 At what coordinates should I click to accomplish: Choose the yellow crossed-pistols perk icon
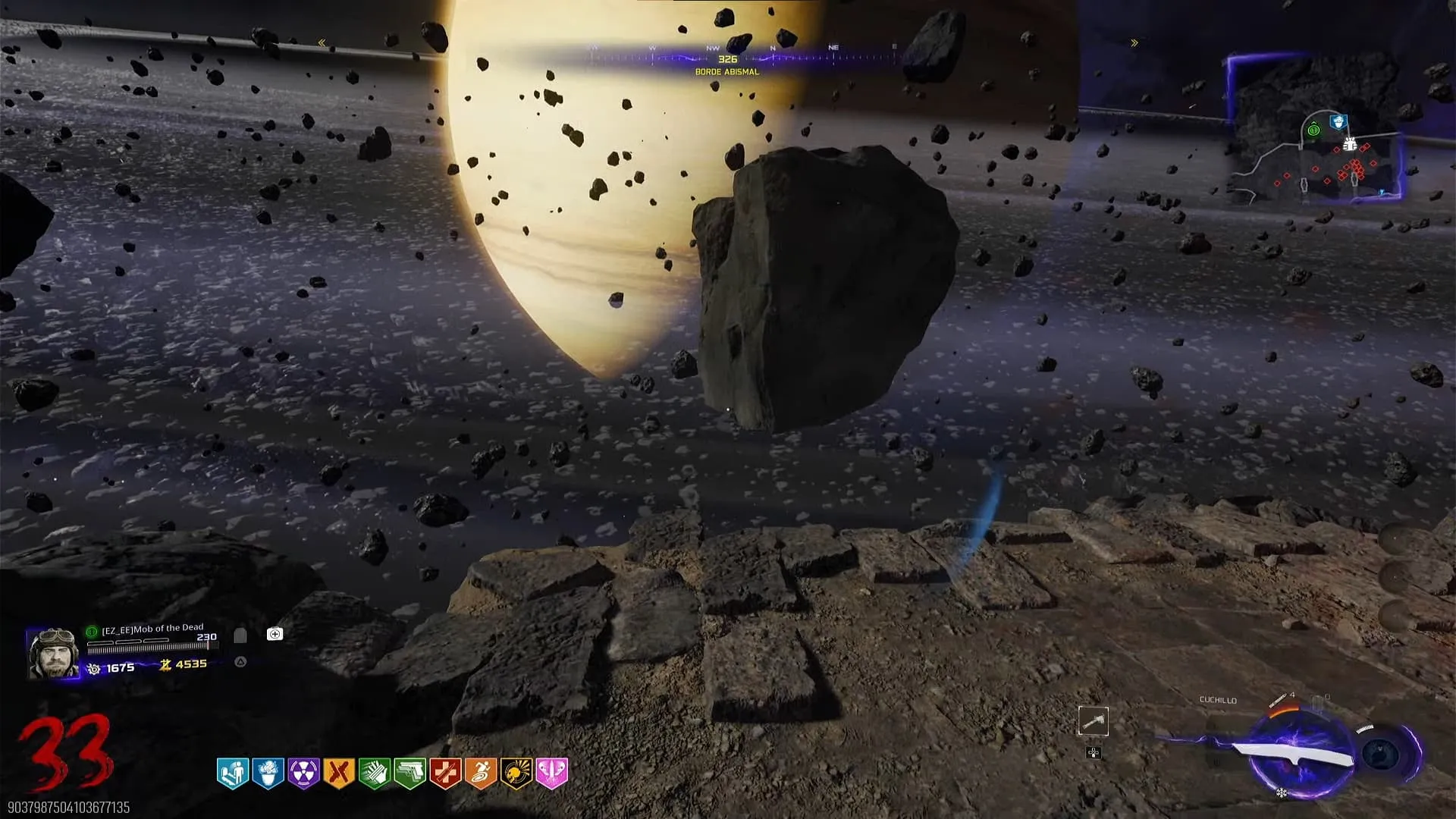pyautogui.click(x=339, y=773)
